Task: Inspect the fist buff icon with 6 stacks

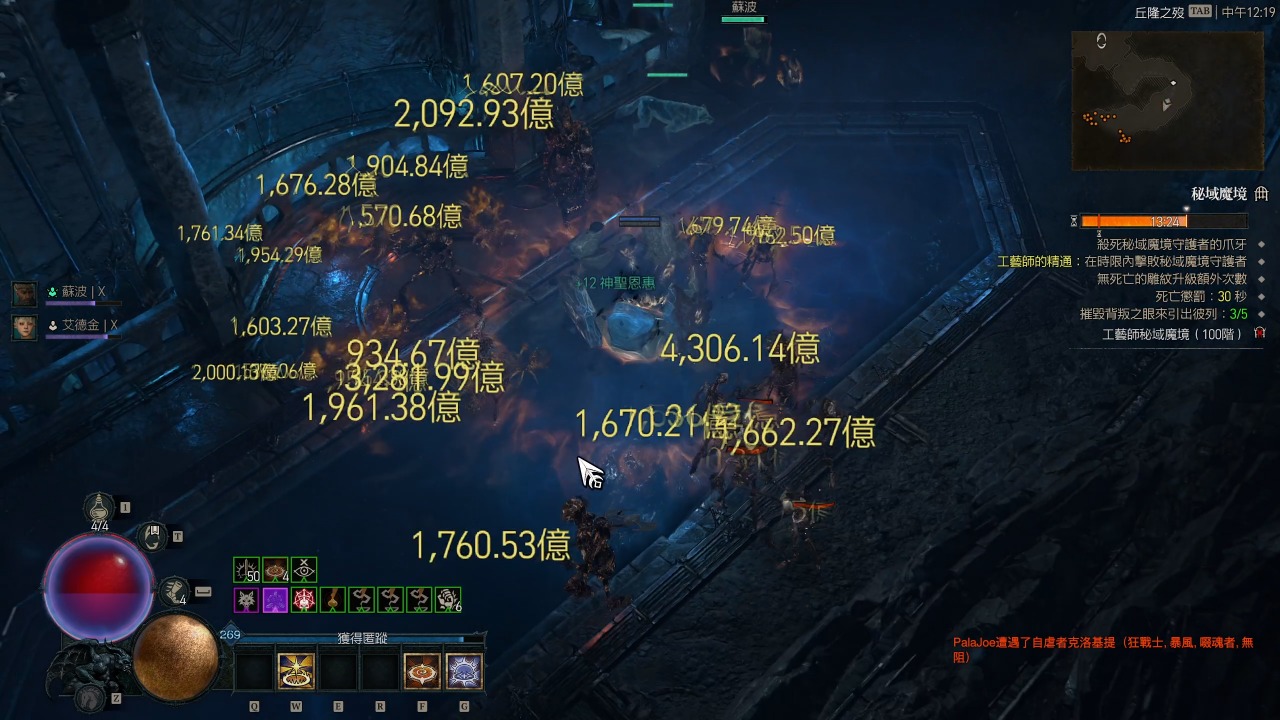Action: tap(448, 600)
